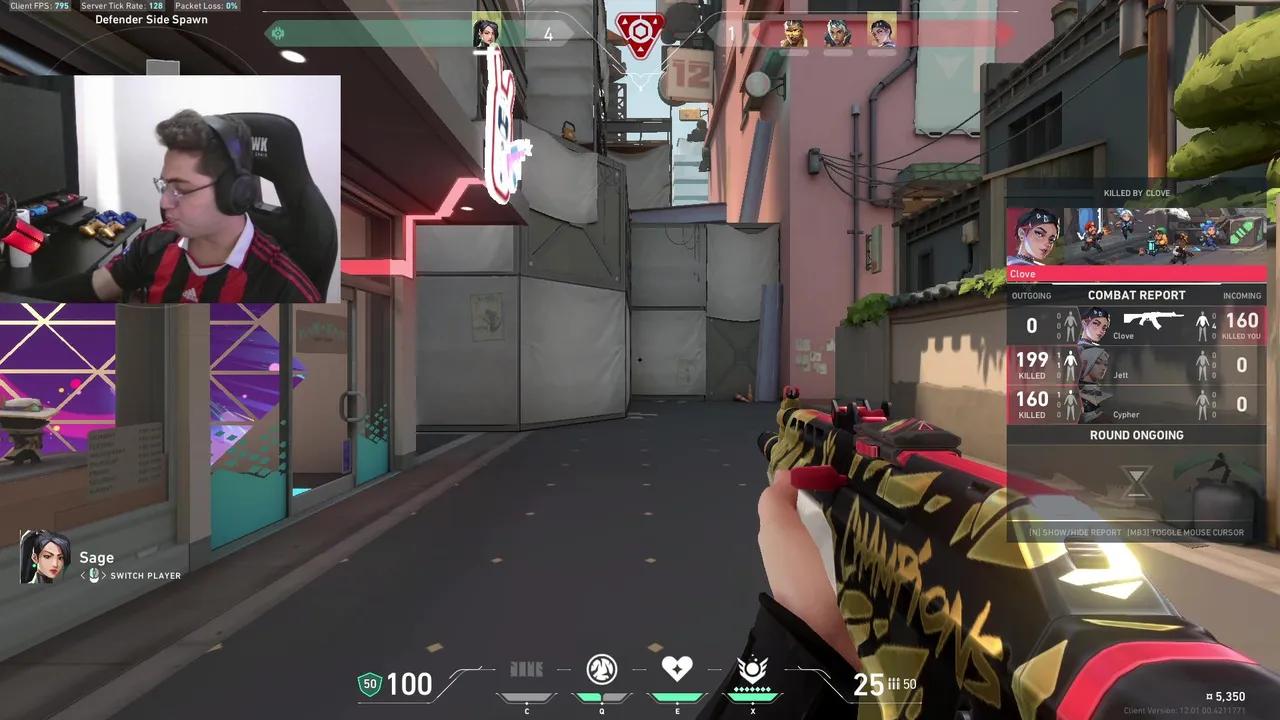Click the shield icon beside the 100 health
1280x720 pixels.
click(369, 684)
